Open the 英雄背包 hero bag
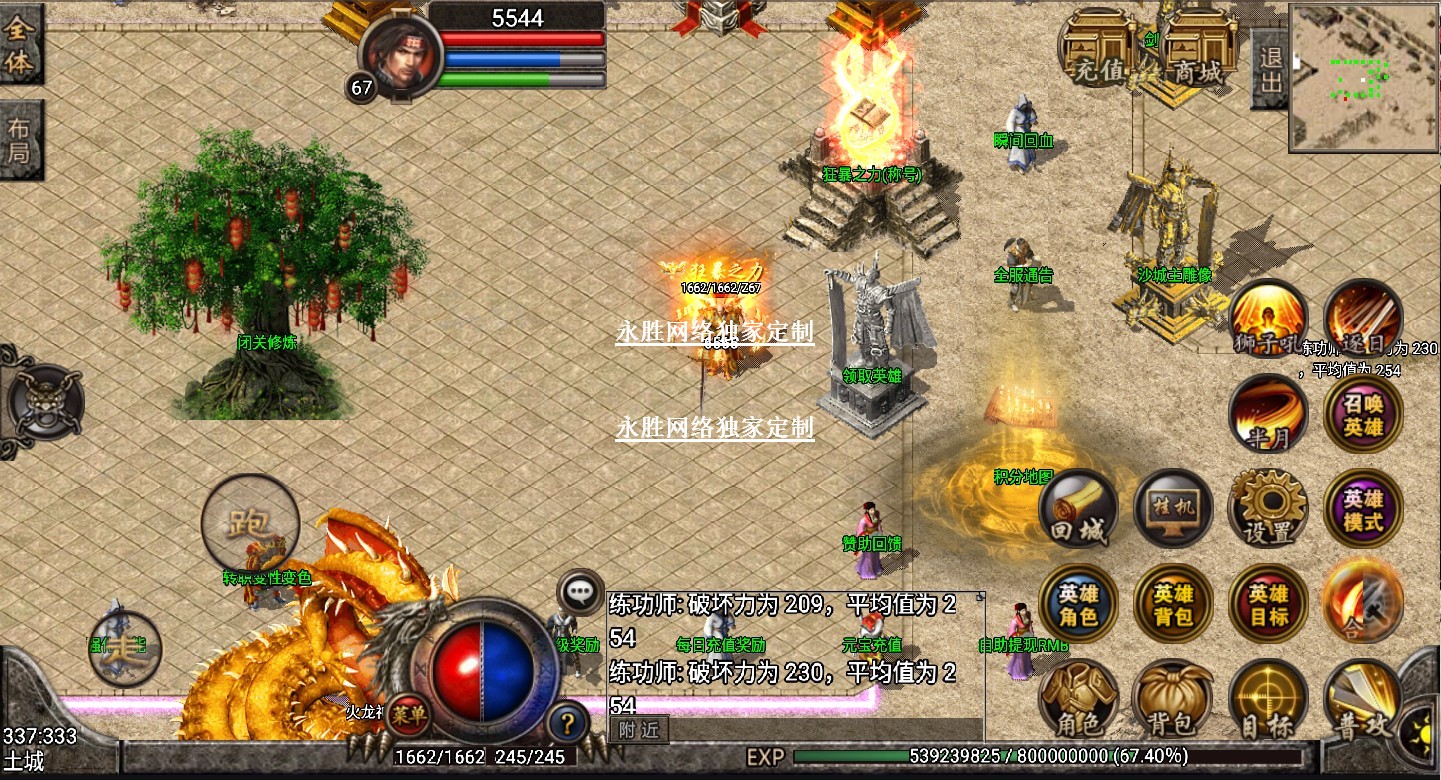 1174,603
